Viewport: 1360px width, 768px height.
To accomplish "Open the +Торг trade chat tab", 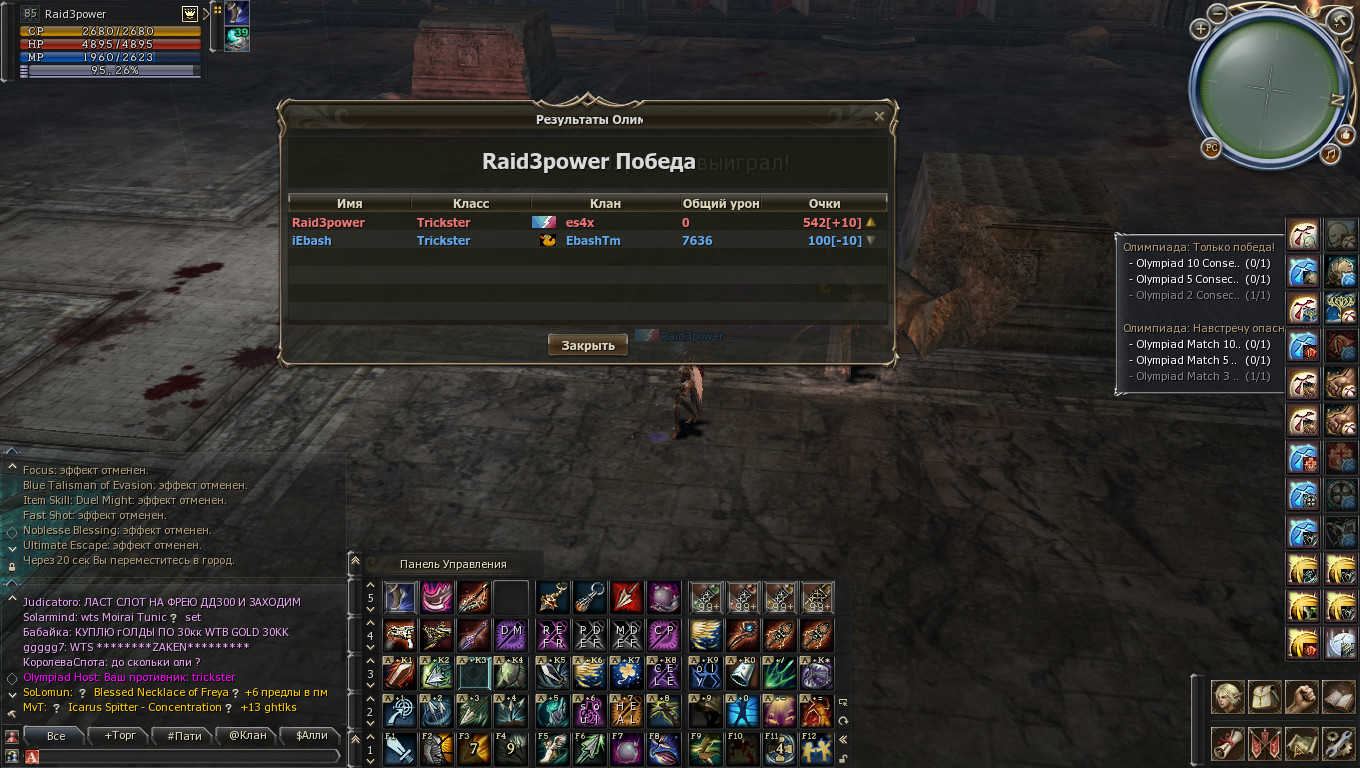I will pyautogui.click(x=120, y=736).
